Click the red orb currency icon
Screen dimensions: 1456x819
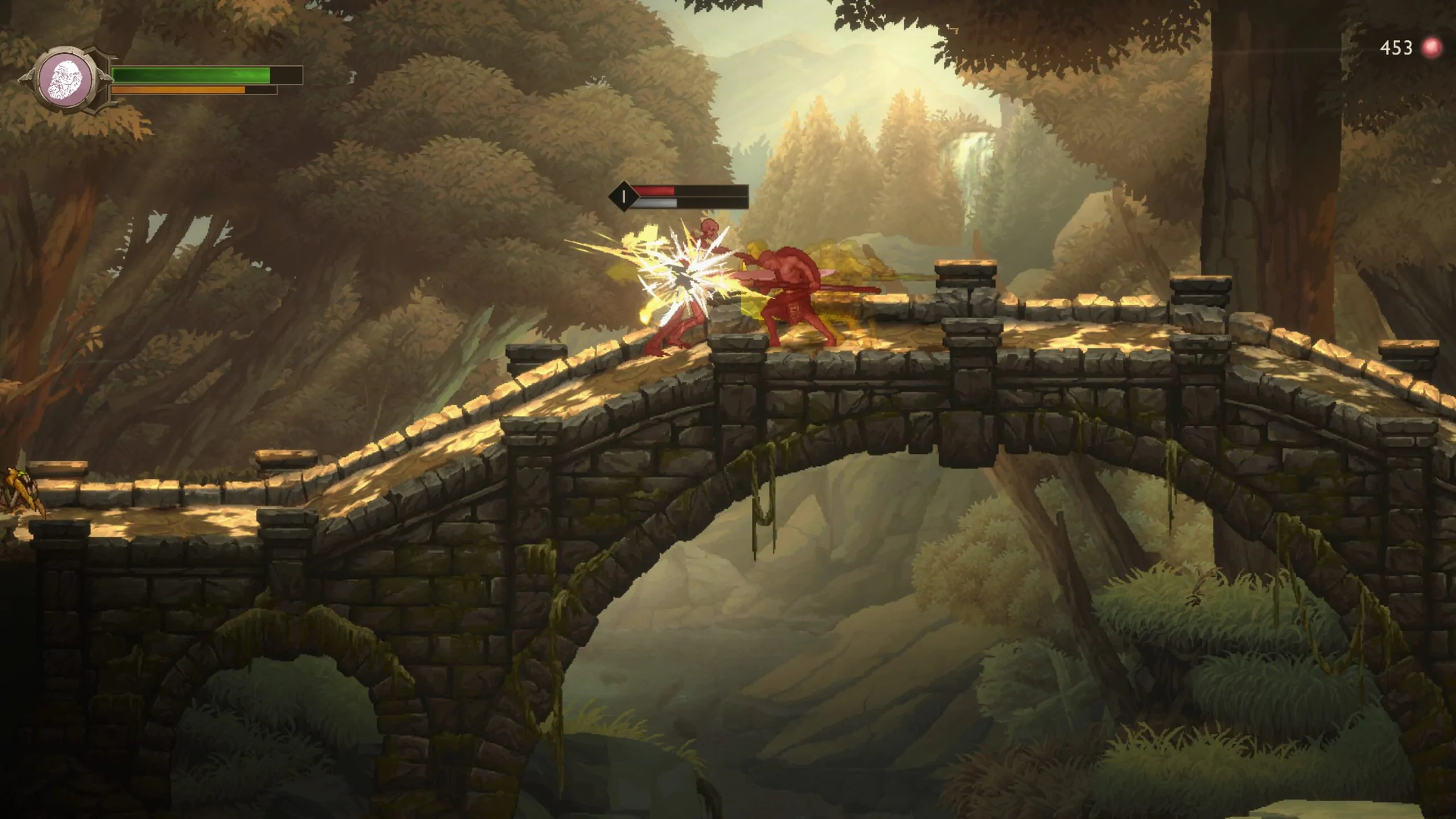click(1432, 48)
